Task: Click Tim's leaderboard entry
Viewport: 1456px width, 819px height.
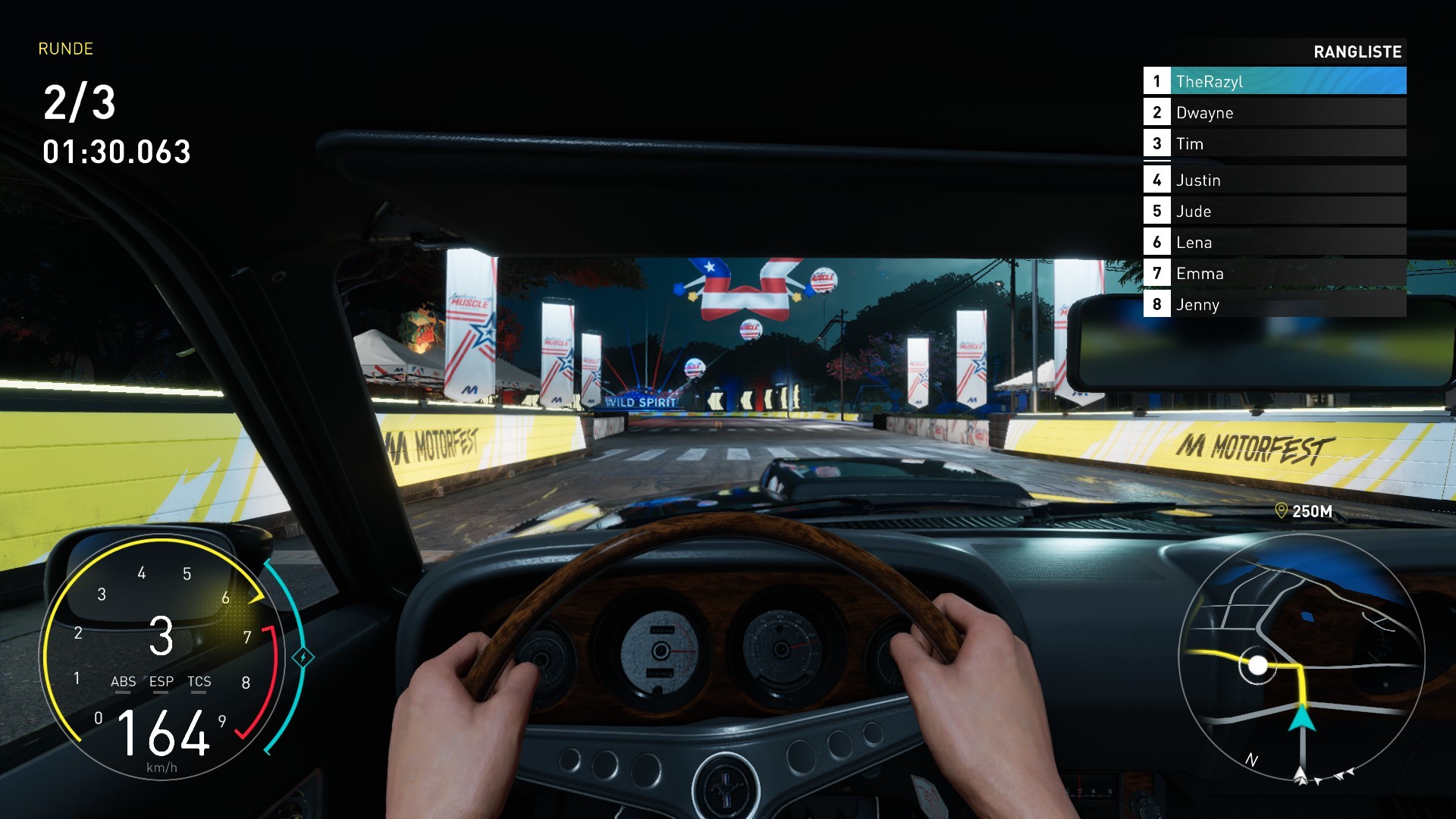Action: (1274, 143)
